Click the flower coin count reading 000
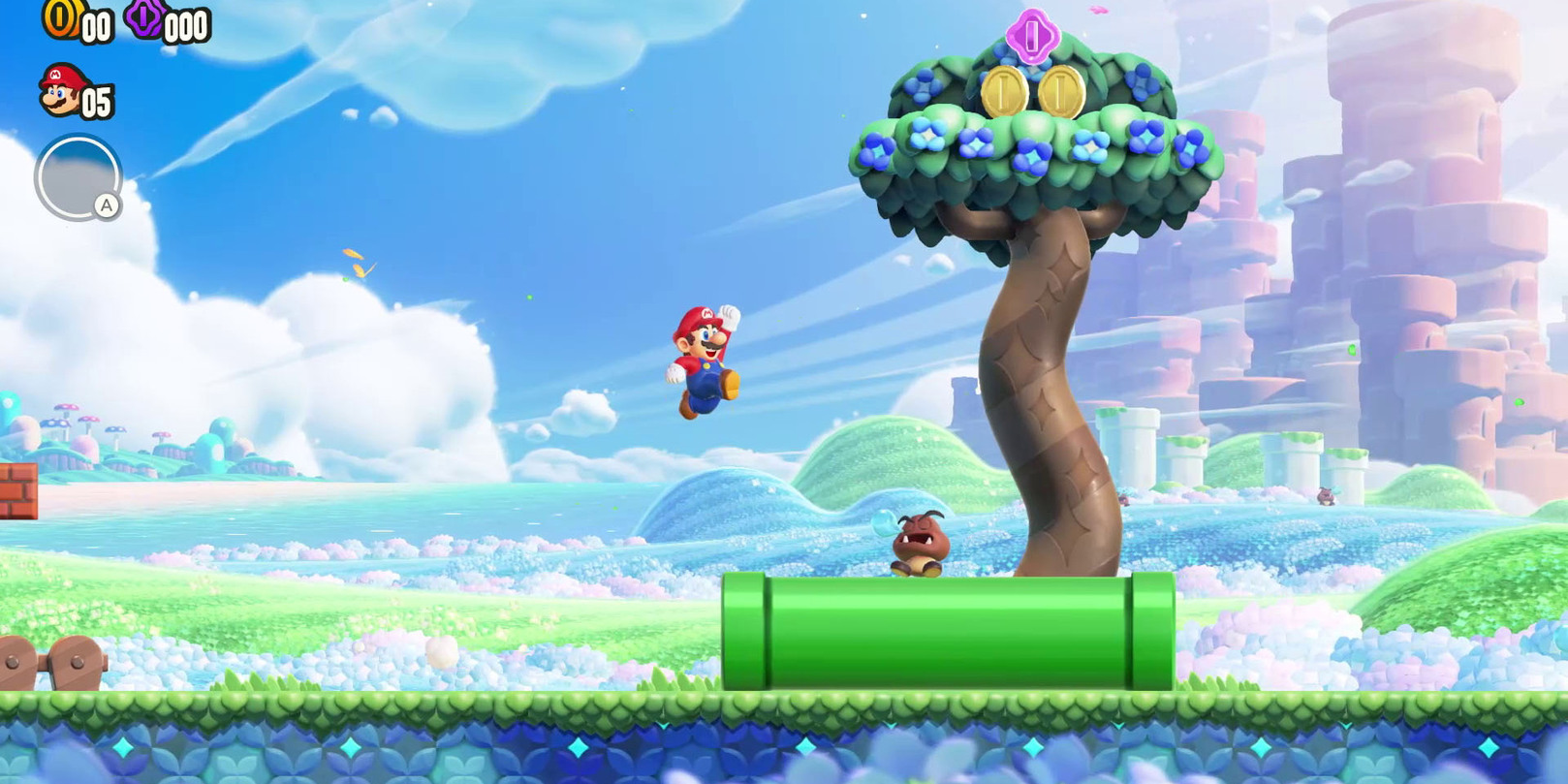The image size is (1568, 784). pyautogui.click(x=184, y=27)
